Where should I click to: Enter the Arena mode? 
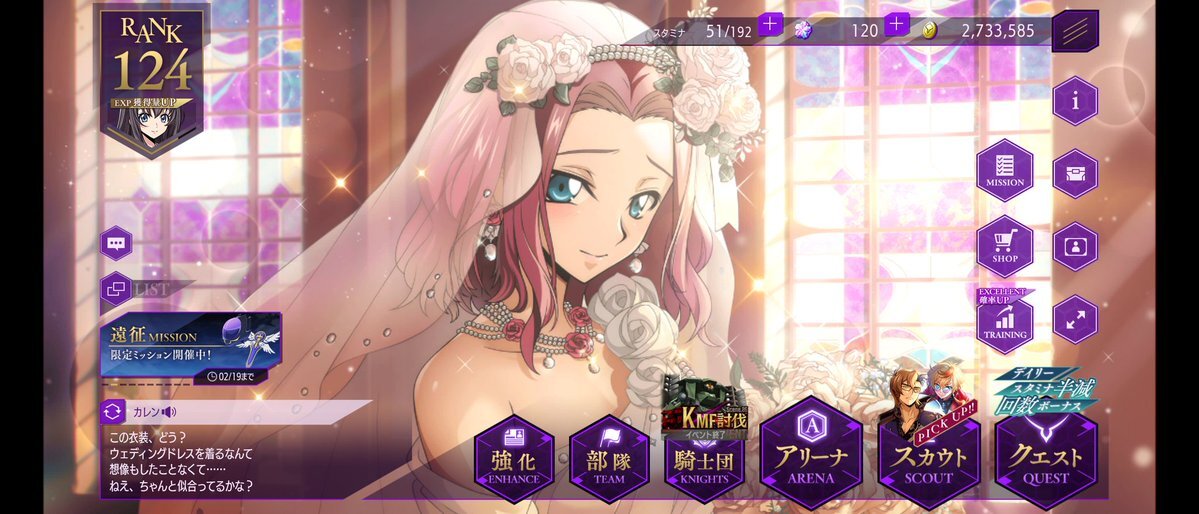pos(809,455)
